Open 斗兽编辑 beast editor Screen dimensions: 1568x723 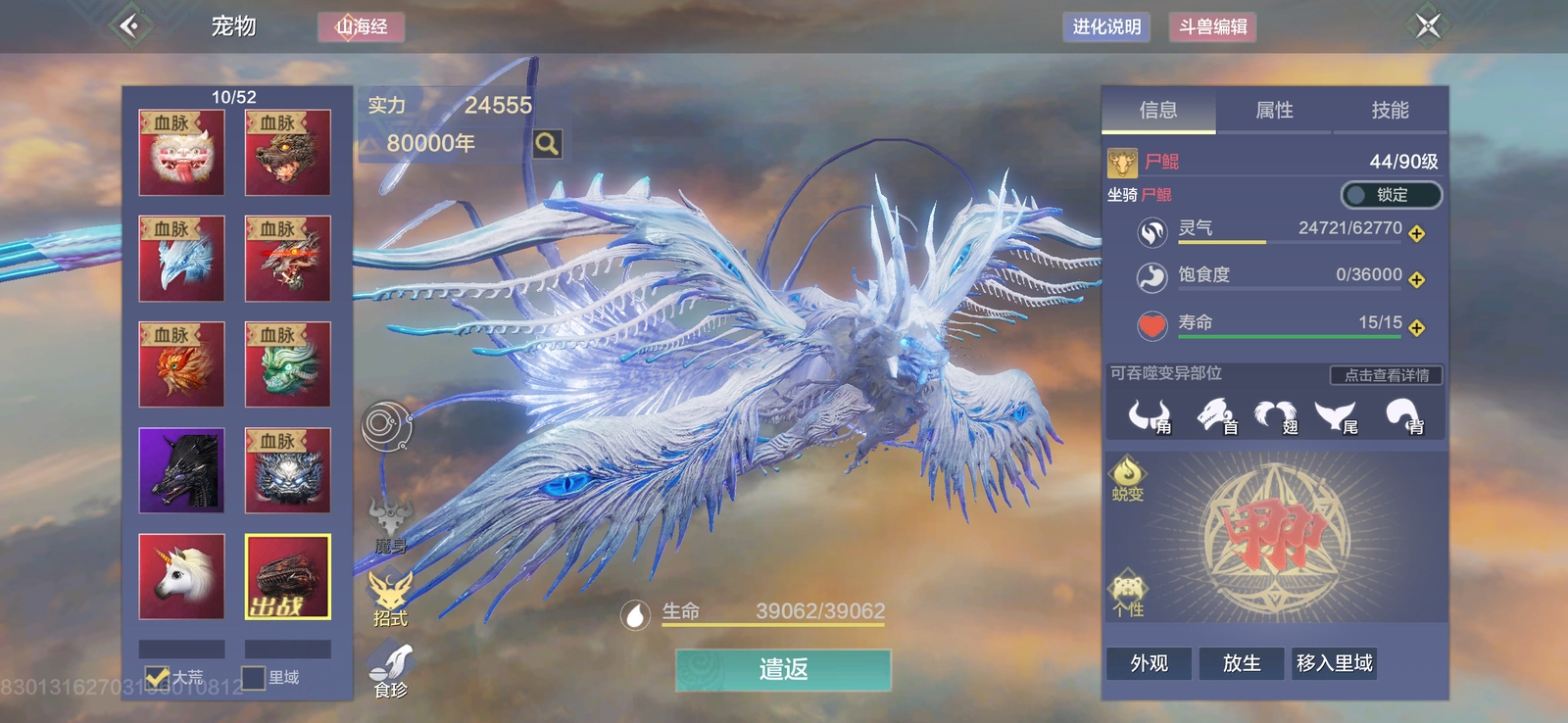pyautogui.click(x=1212, y=26)
